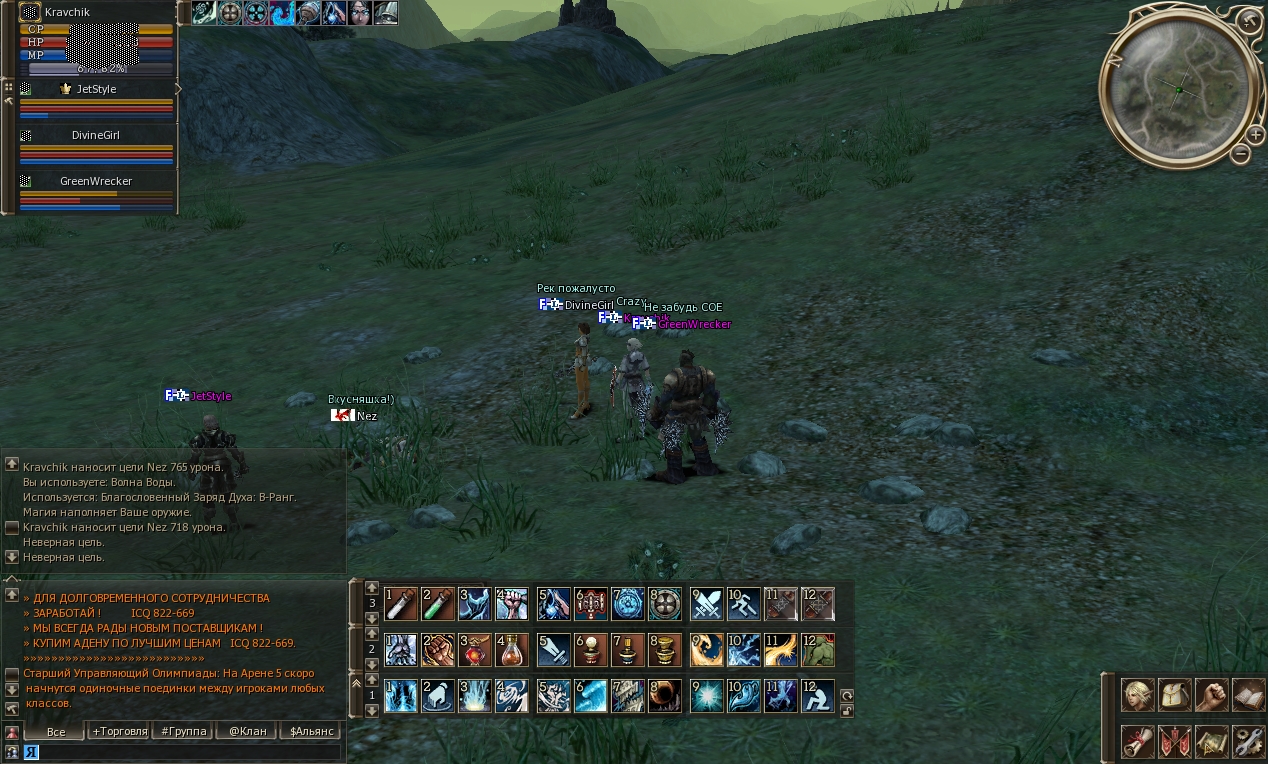This screenshot has width=1268, height=764.
Task: Open the world map scroll icon
Action: [x=1212, y=741]
